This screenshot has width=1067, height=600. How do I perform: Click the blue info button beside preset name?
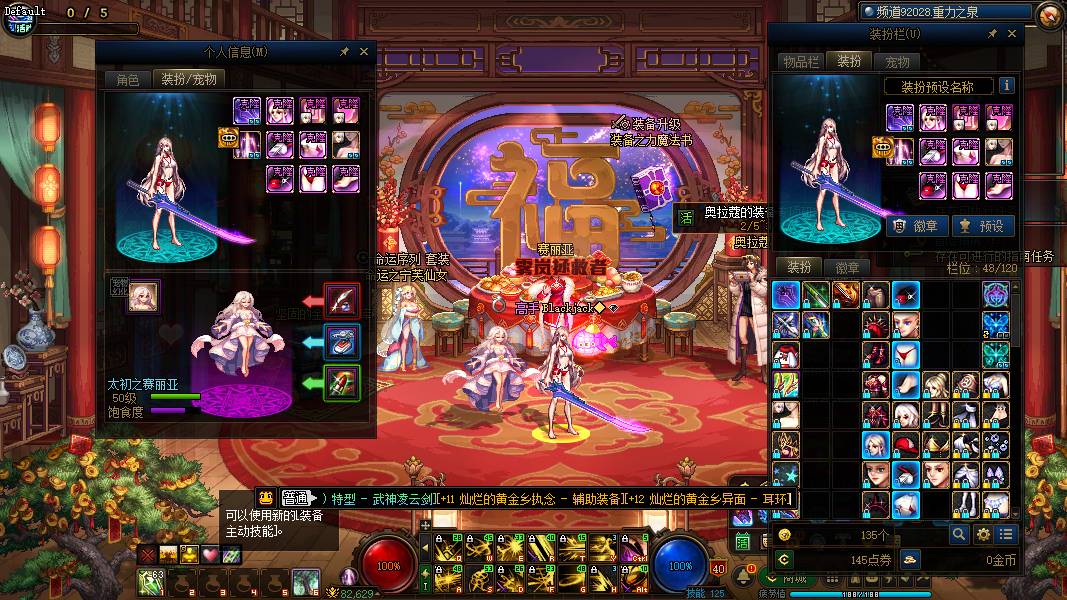coord(1006,86)
